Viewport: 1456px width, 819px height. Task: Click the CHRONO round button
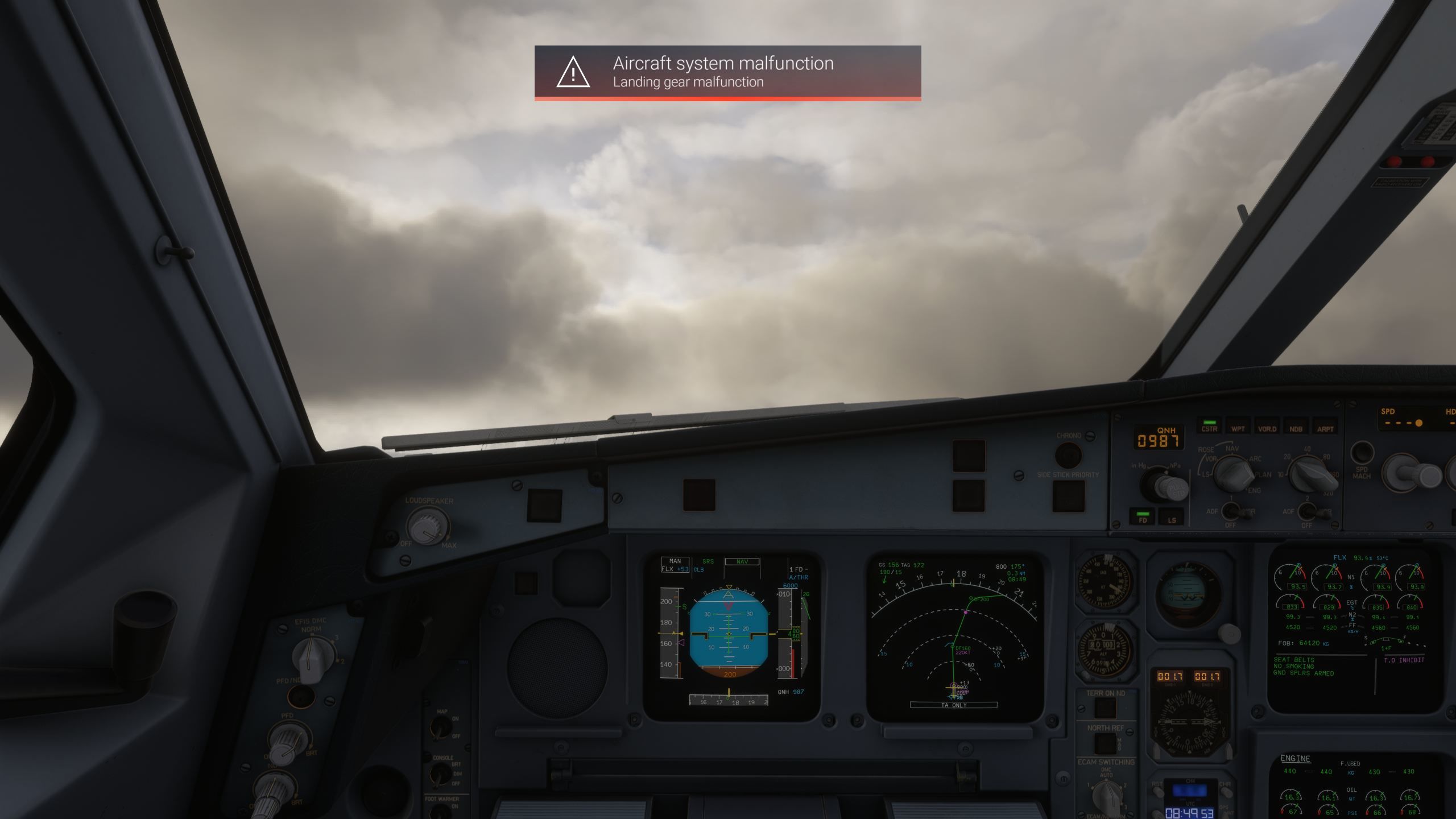(1068, 455)
